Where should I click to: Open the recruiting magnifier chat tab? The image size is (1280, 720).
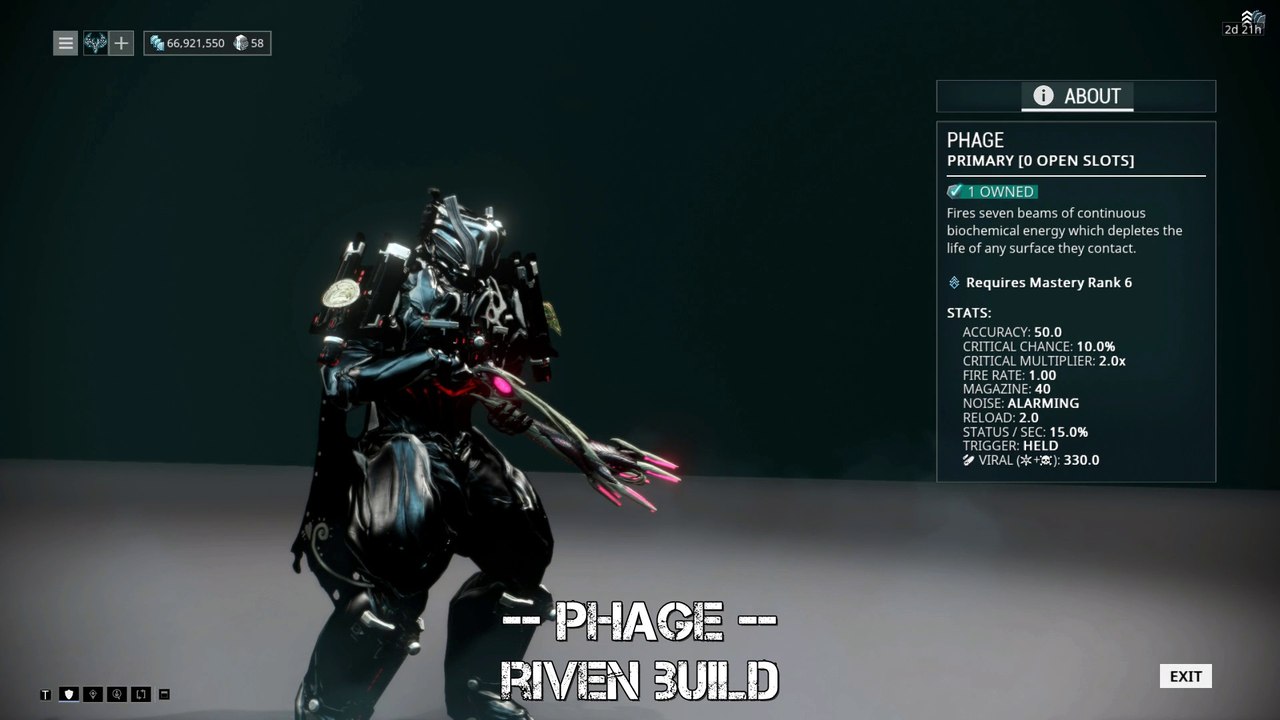coord(117,694)
